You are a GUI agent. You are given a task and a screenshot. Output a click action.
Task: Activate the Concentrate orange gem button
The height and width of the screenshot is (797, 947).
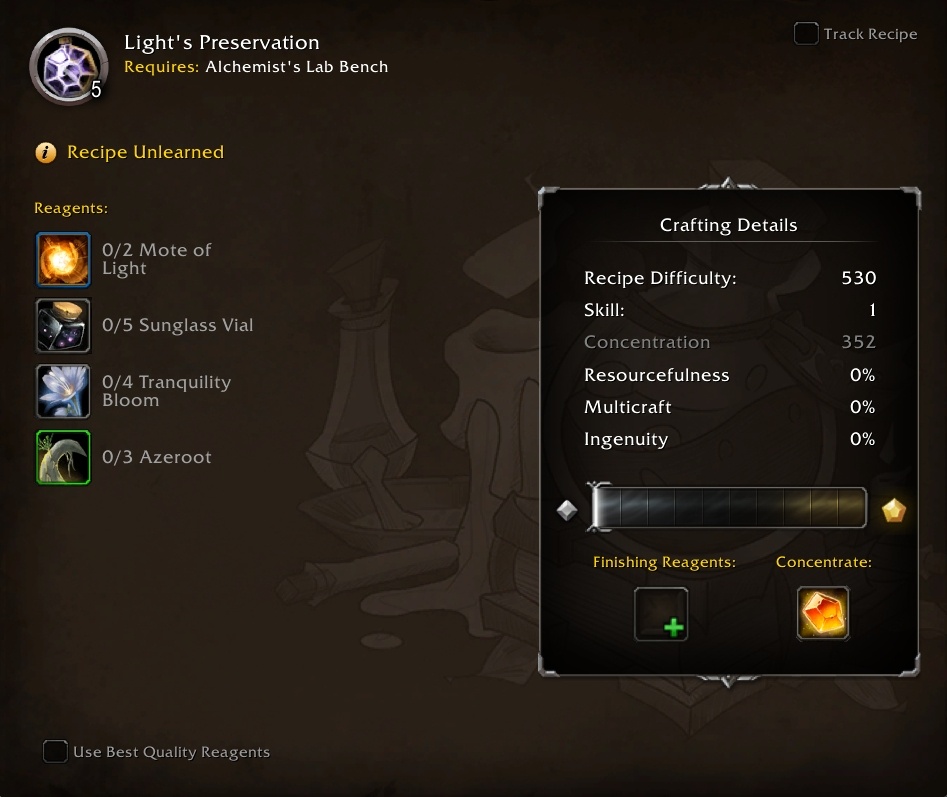pos(823,613)
